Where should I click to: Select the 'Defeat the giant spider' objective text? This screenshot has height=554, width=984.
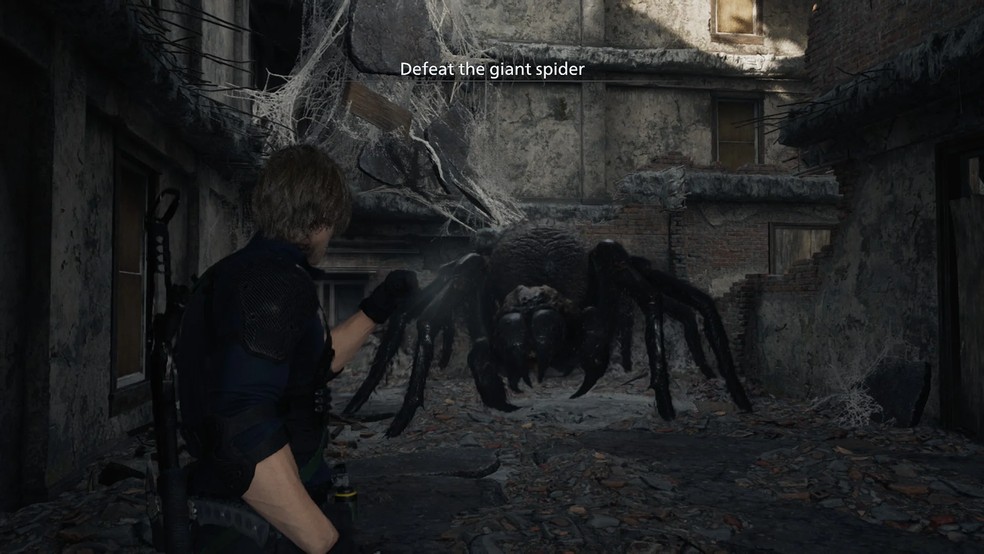[492, 70]
